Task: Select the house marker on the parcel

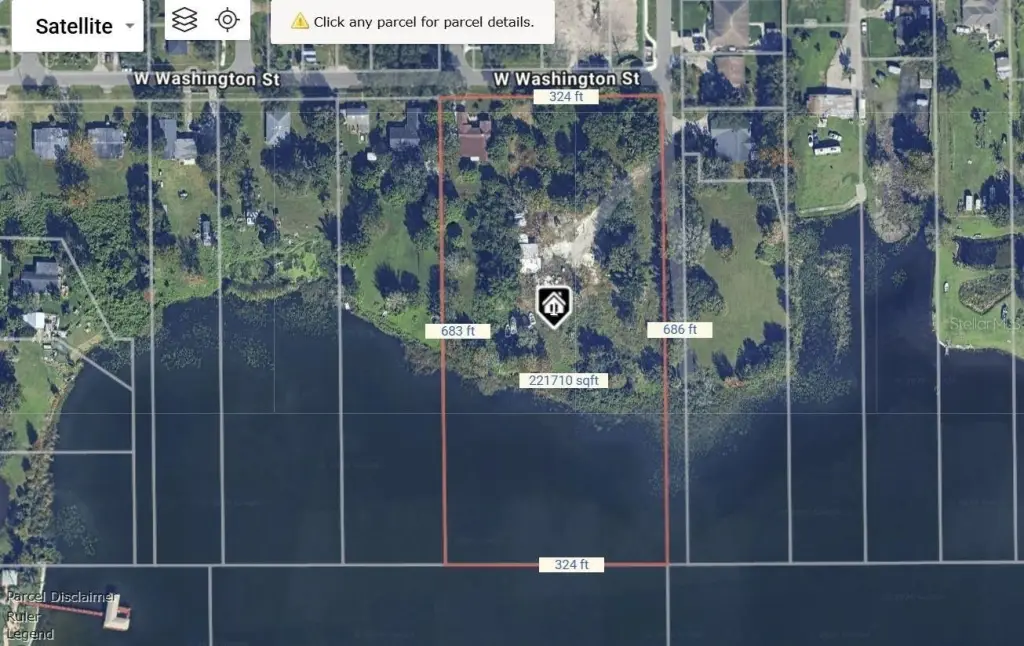Action: coord(553,305)
